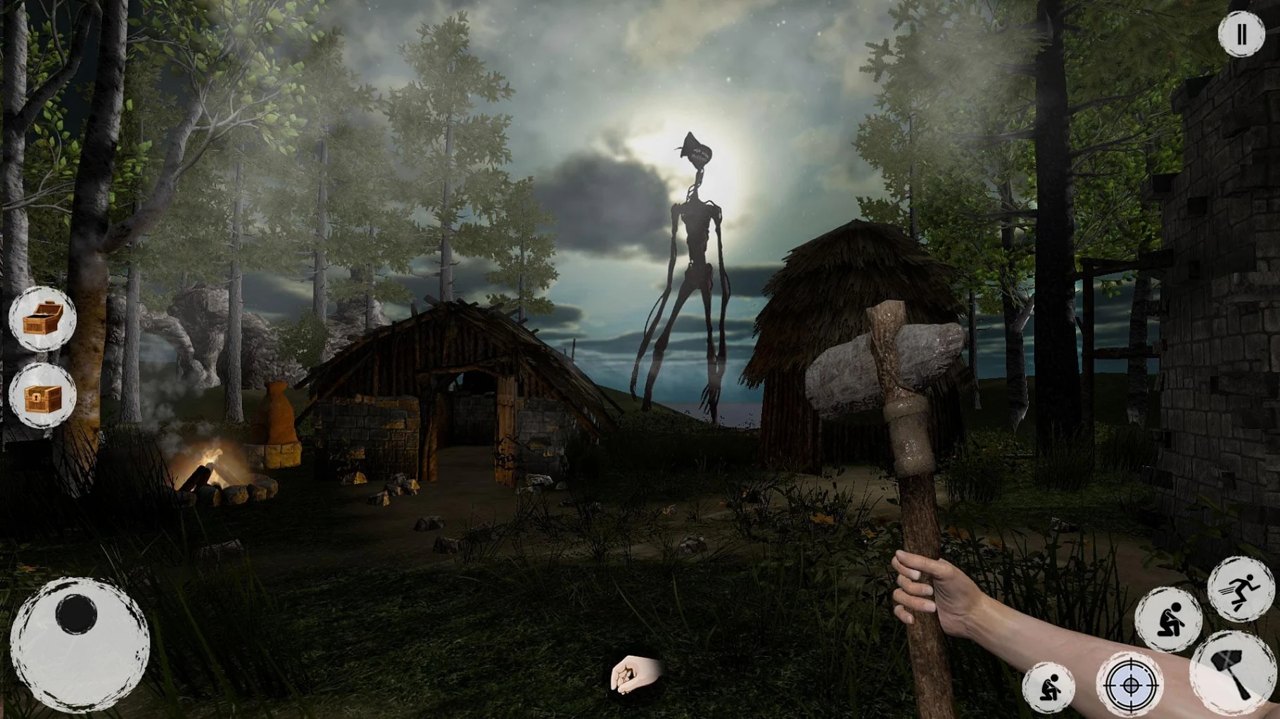The height and width of the screenshot is (719, 1280).
Task: Tap the larger crouching figure button
Action: (x=1168, y=619)
